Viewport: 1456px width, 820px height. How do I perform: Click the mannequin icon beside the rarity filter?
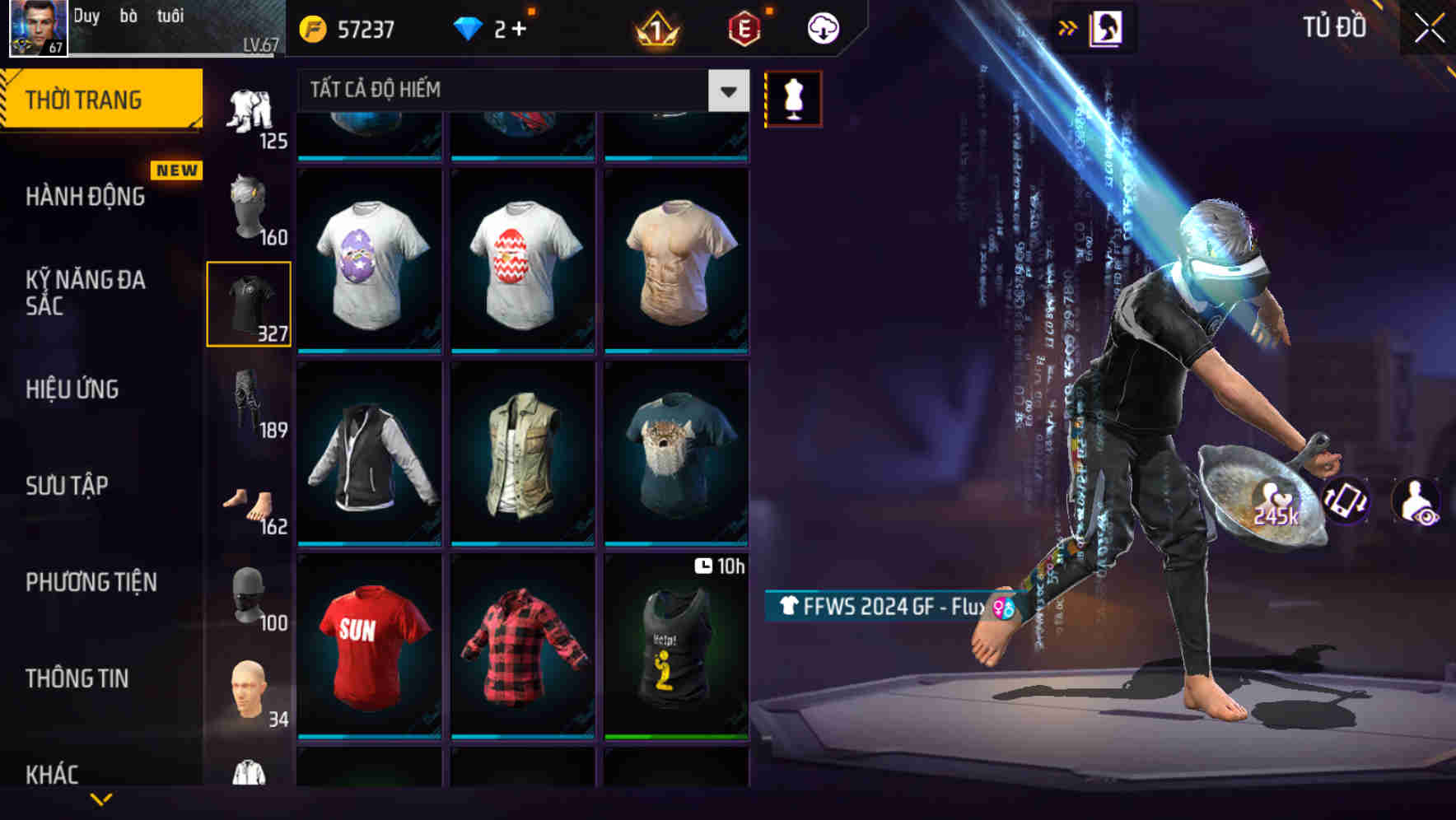[x=793, y=96]
